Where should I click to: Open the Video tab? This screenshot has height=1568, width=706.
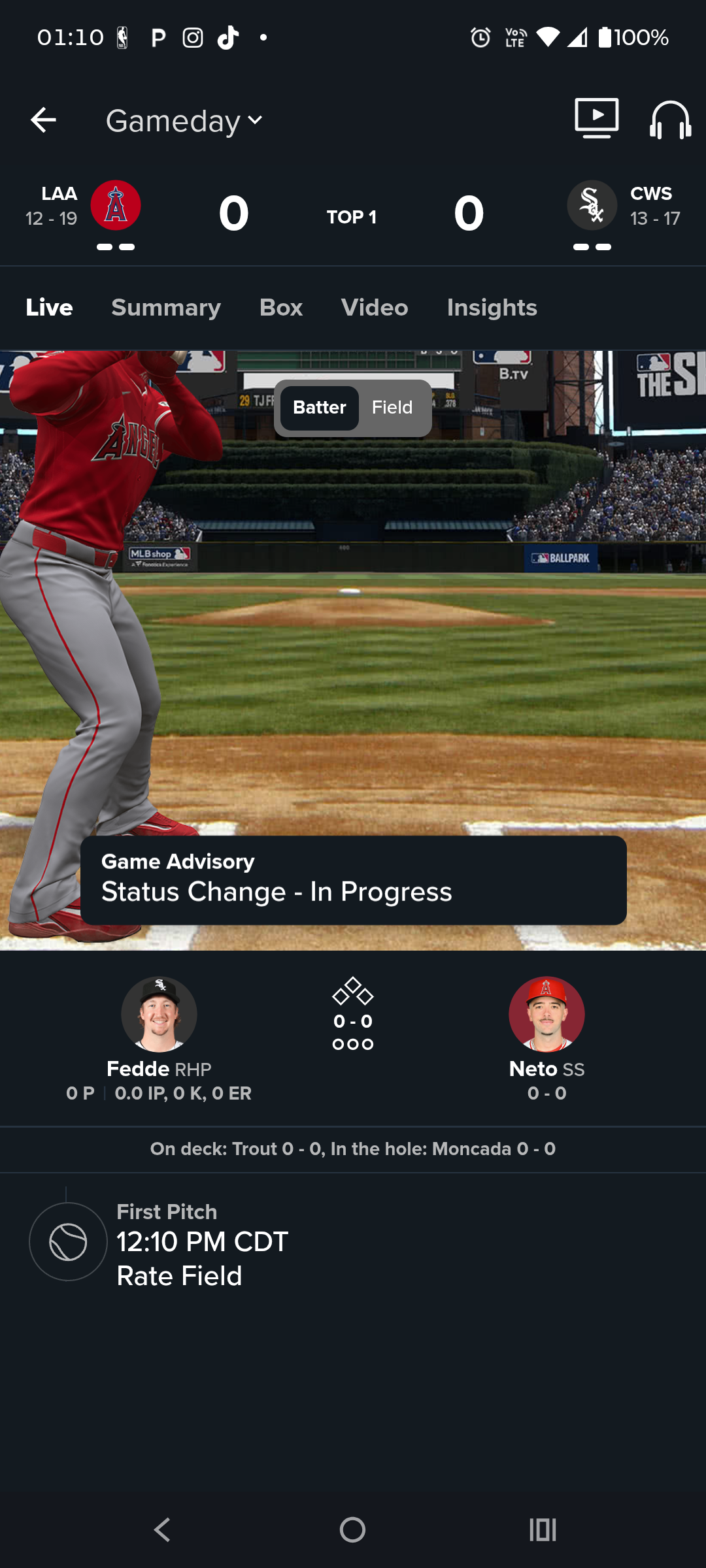375,308
